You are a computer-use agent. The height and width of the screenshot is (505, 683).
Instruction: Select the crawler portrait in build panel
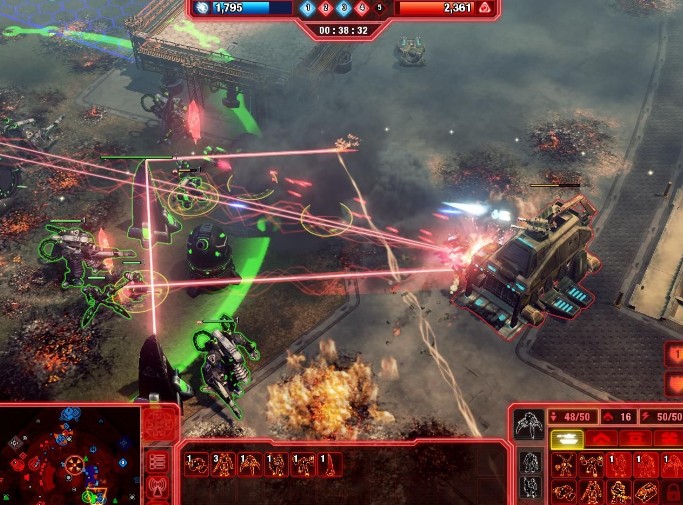(x=529, y=424)
